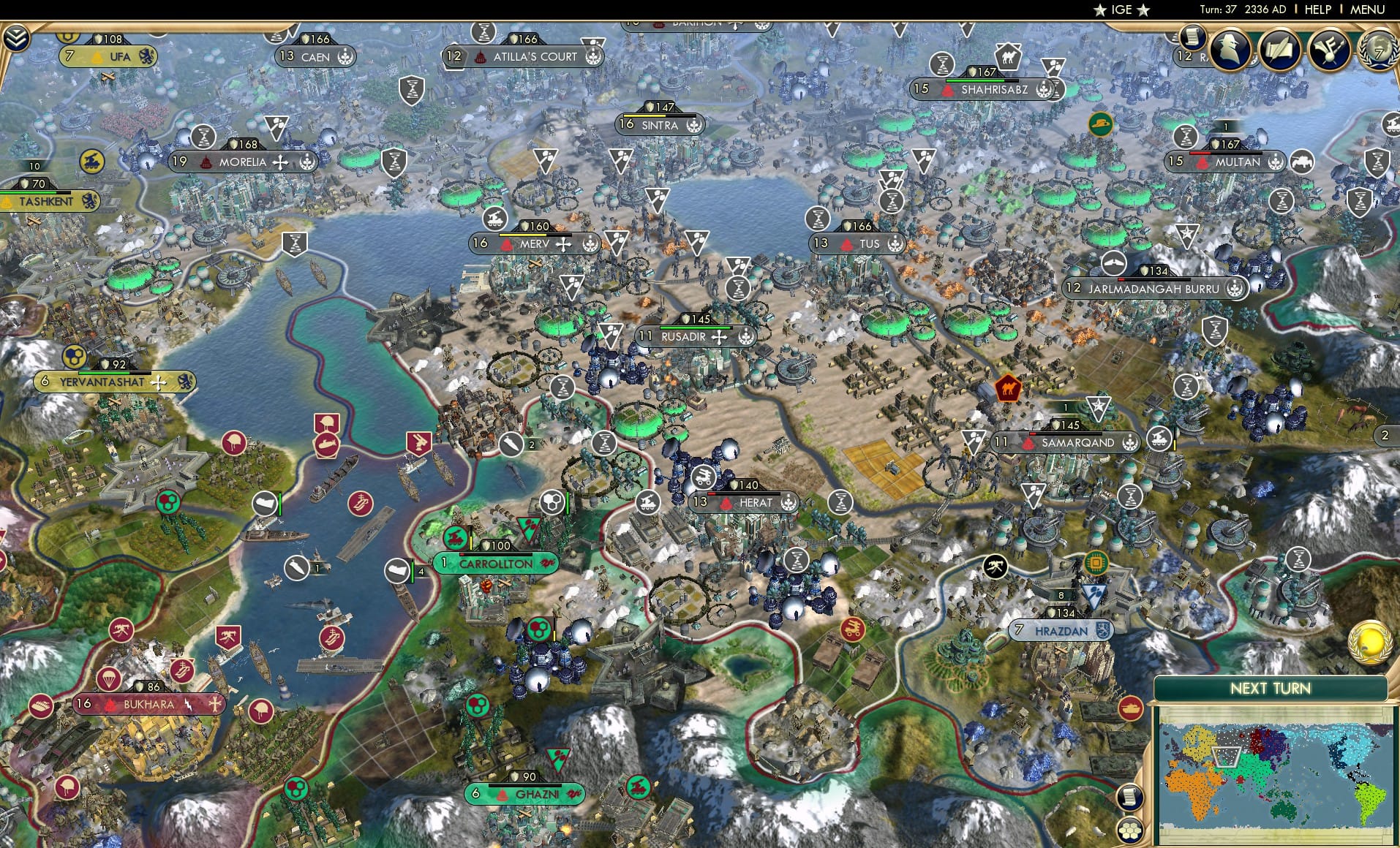This screenshot has height=848, width=1400.
Task: Open the MENU from the top bar
Action: point(1366,10)
